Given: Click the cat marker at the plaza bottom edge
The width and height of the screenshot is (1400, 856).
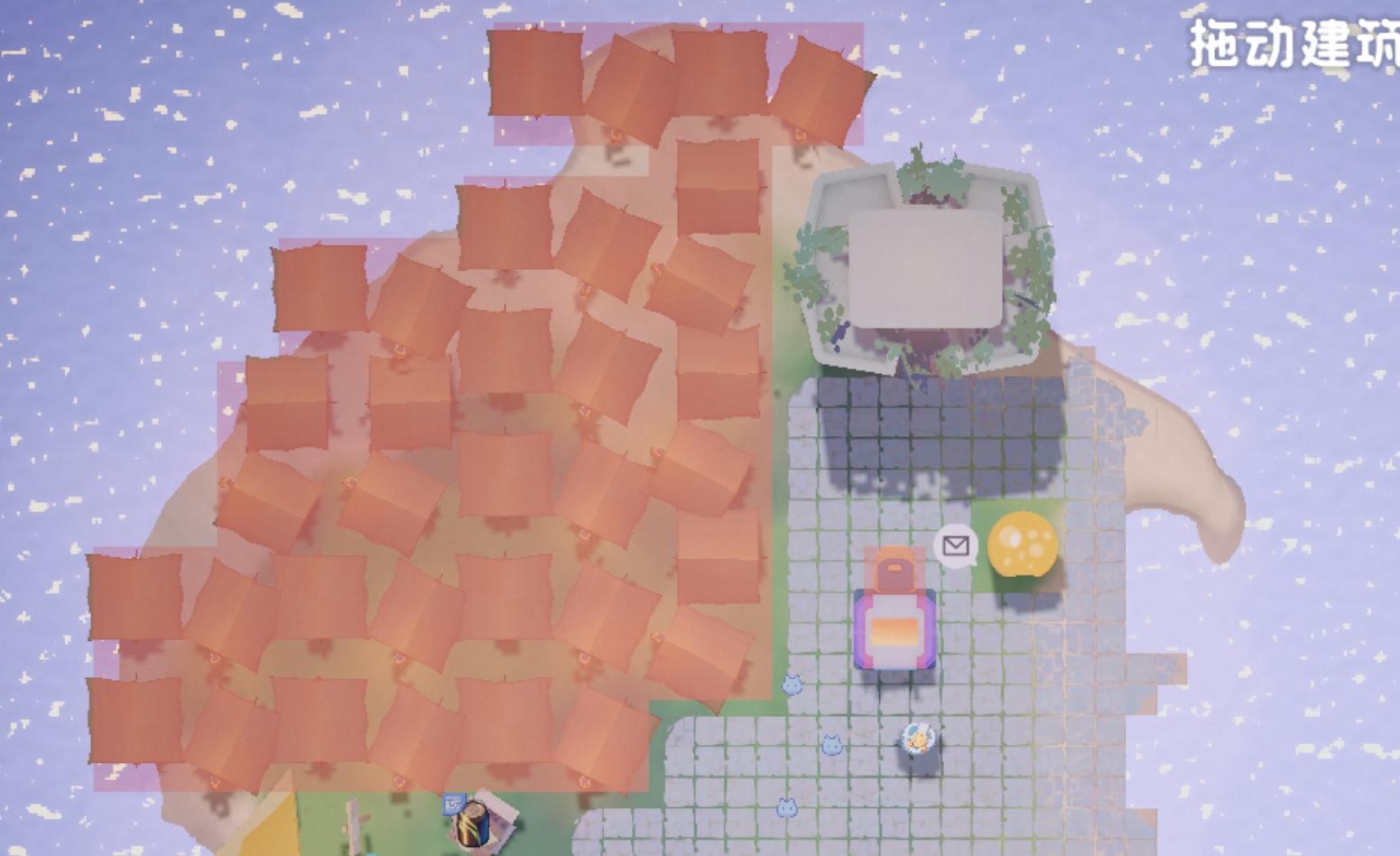Looking at the screenshot, I should click(x=787, y=805).
